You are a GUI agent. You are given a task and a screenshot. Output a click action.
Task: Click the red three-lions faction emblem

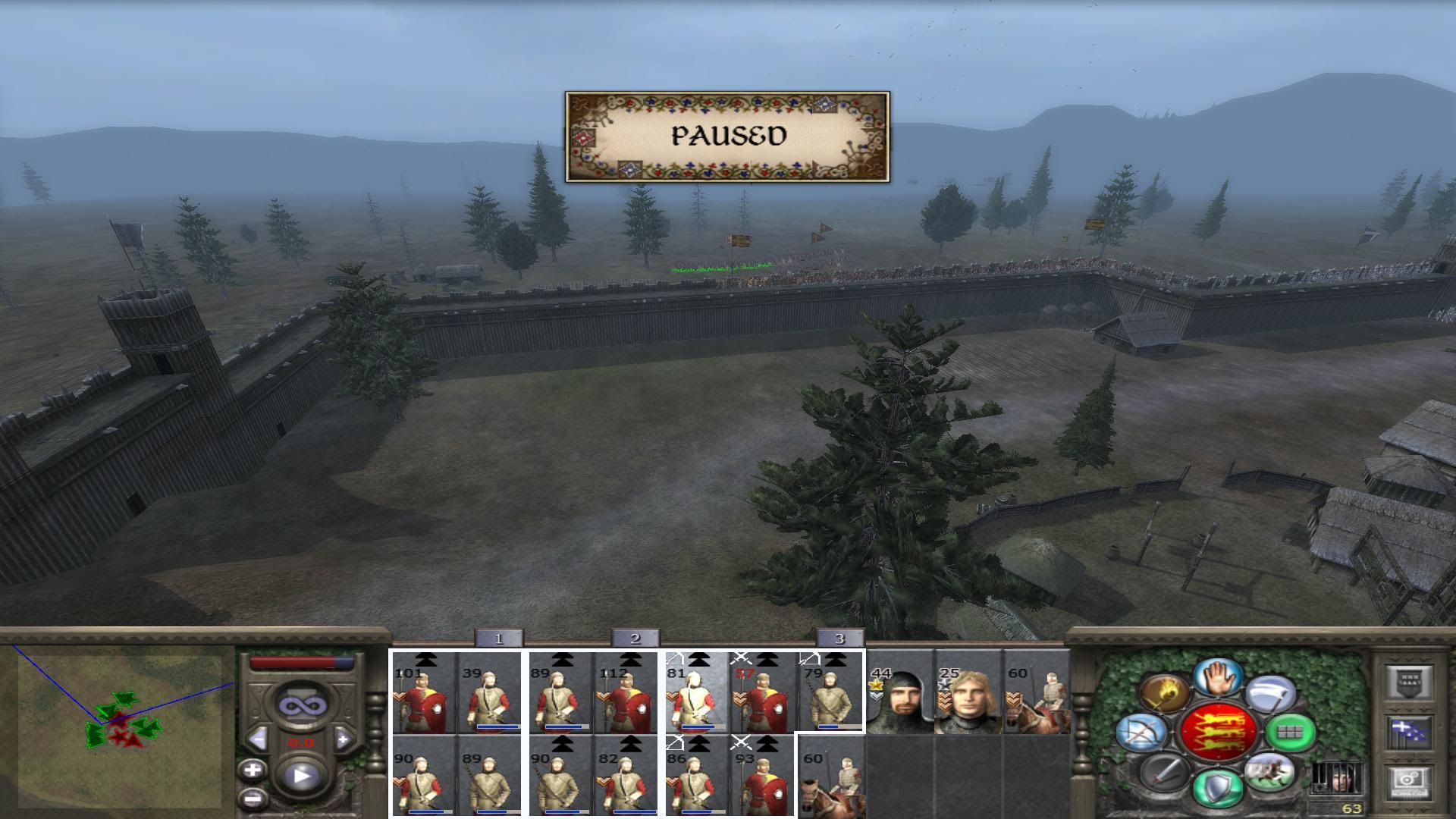click(x=1219, y=731)
